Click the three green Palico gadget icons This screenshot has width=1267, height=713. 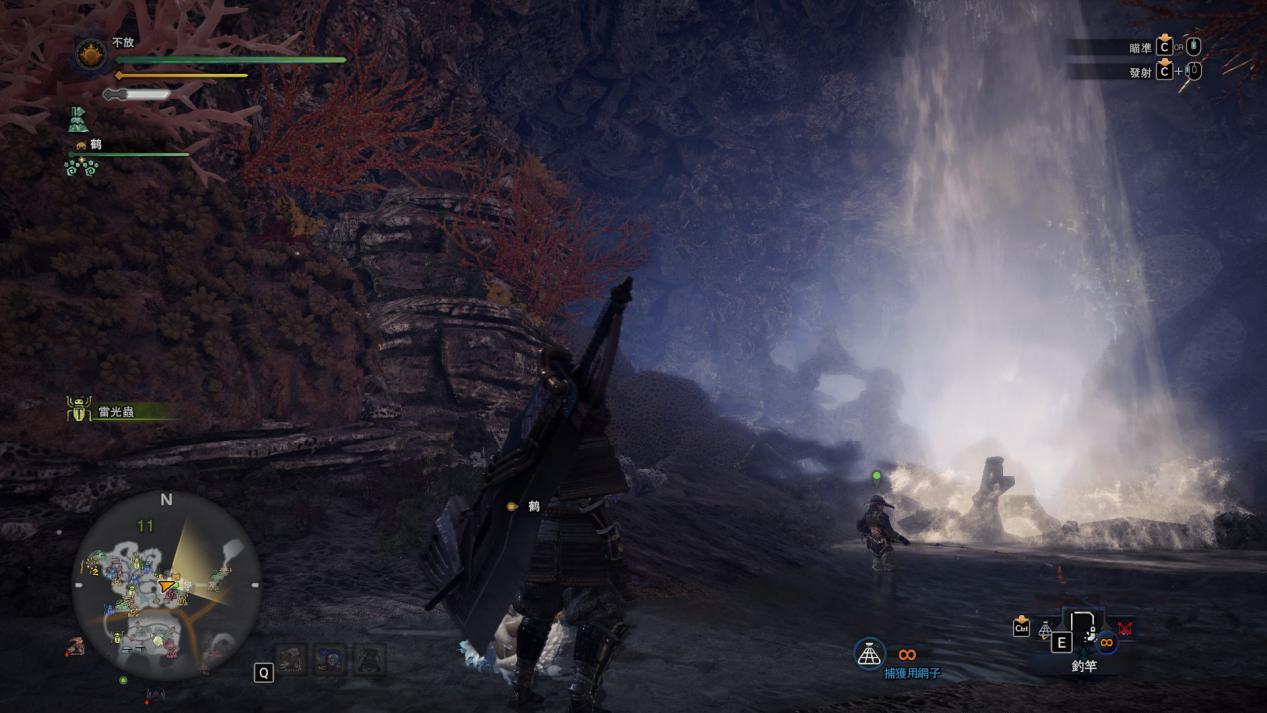80,167
